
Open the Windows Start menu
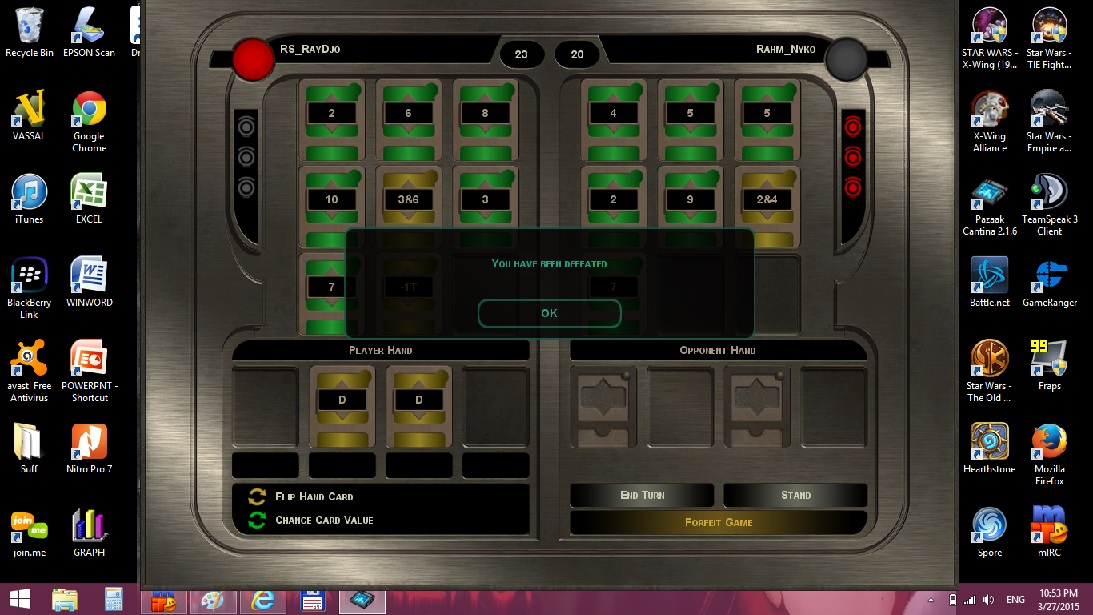[x=19, y=600]
